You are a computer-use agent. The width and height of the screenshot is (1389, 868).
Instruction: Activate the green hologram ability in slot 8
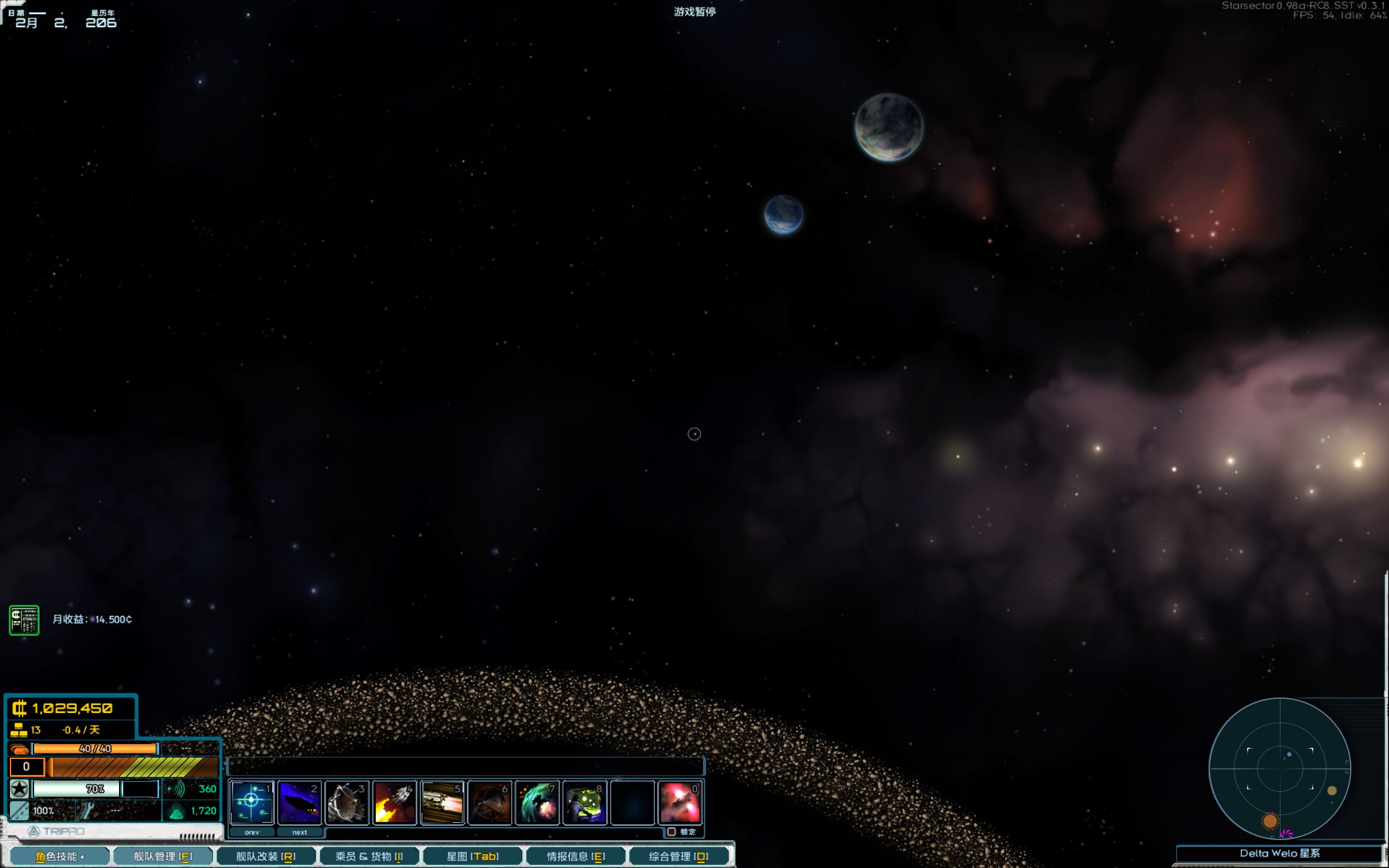coord(585,802)
